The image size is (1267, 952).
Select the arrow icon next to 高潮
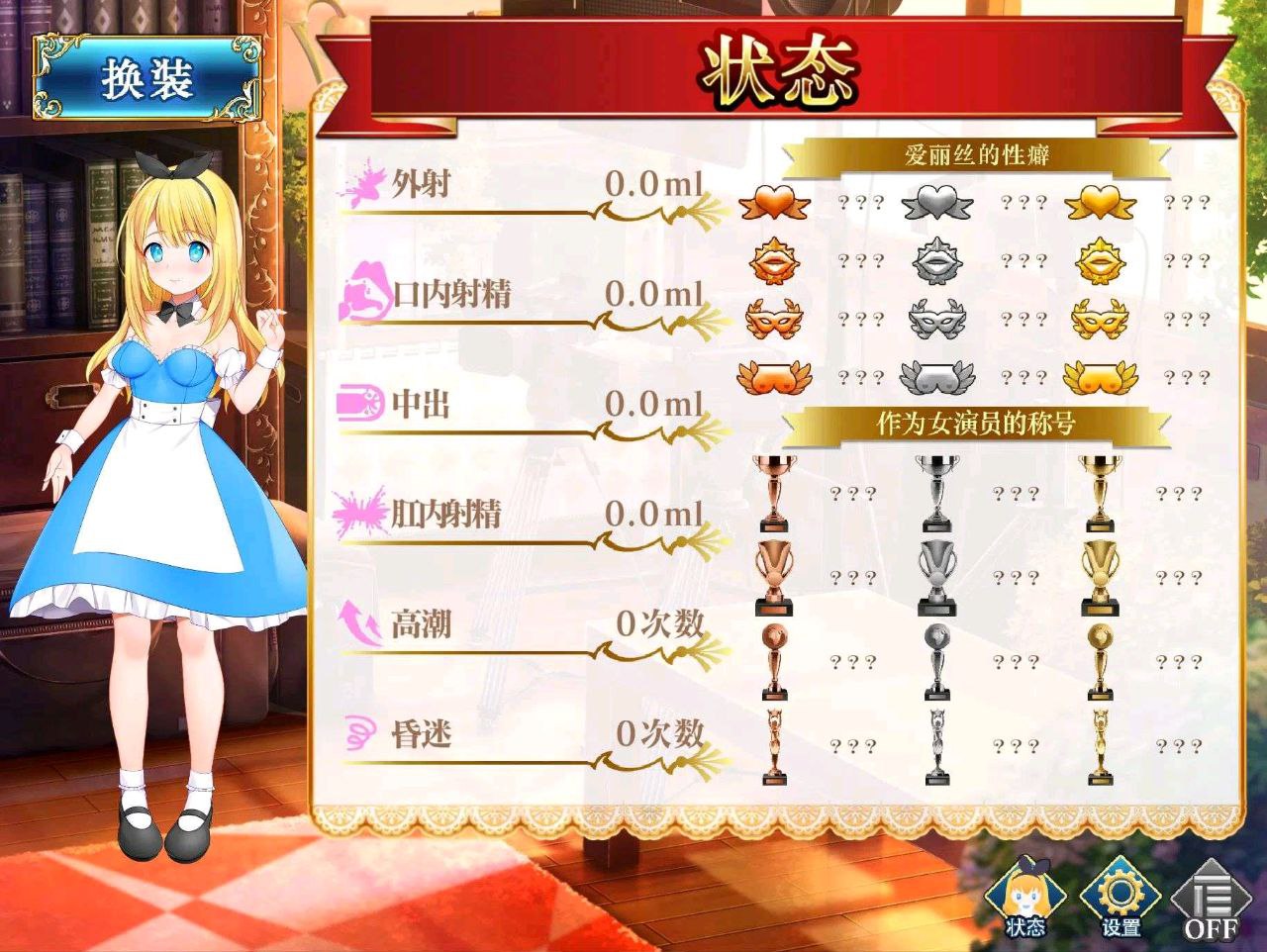click(356, 624)
